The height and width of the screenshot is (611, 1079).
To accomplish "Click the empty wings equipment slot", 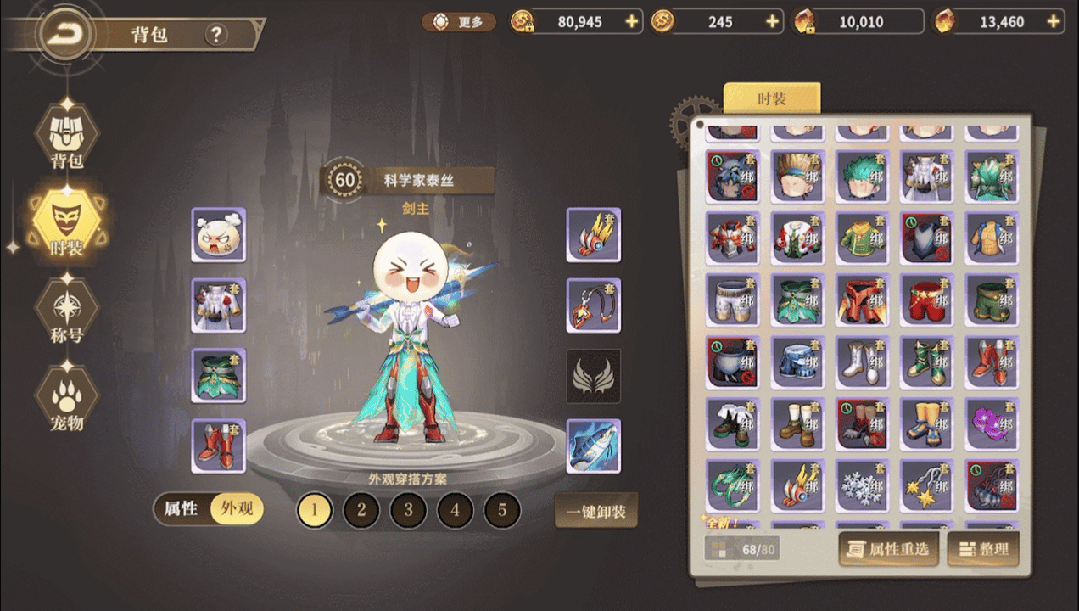I will point(594,376).
